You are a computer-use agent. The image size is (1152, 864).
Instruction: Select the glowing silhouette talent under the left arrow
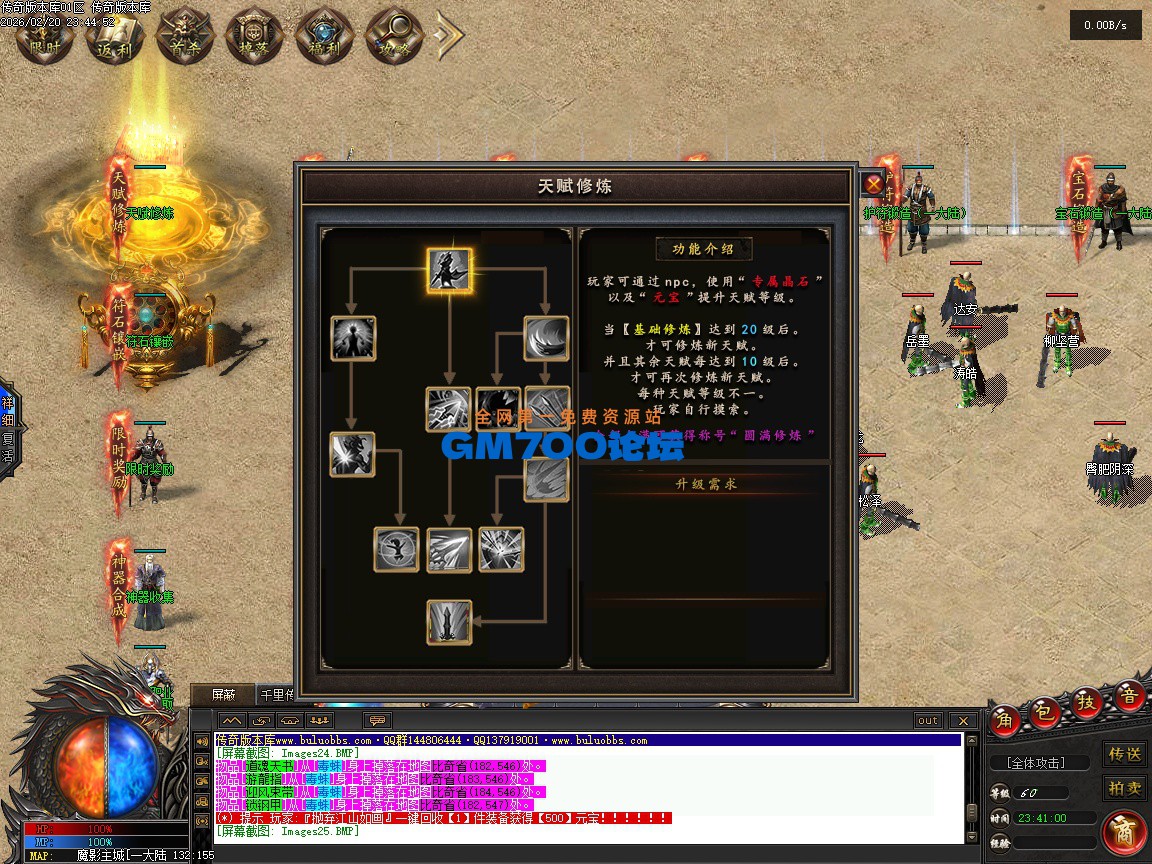click(x=352, y=338)
